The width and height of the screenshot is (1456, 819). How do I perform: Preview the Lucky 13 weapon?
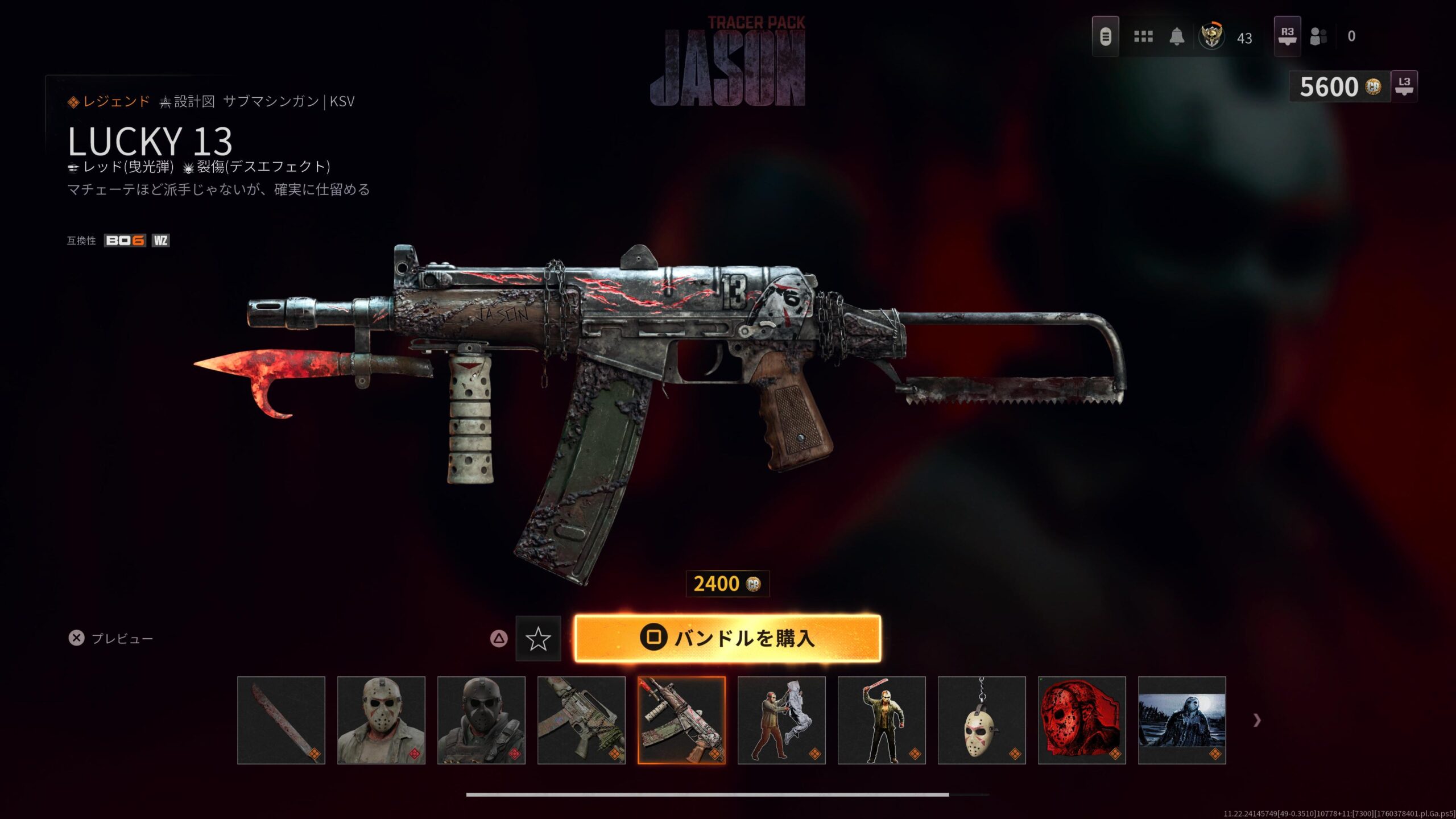[111, 638]
